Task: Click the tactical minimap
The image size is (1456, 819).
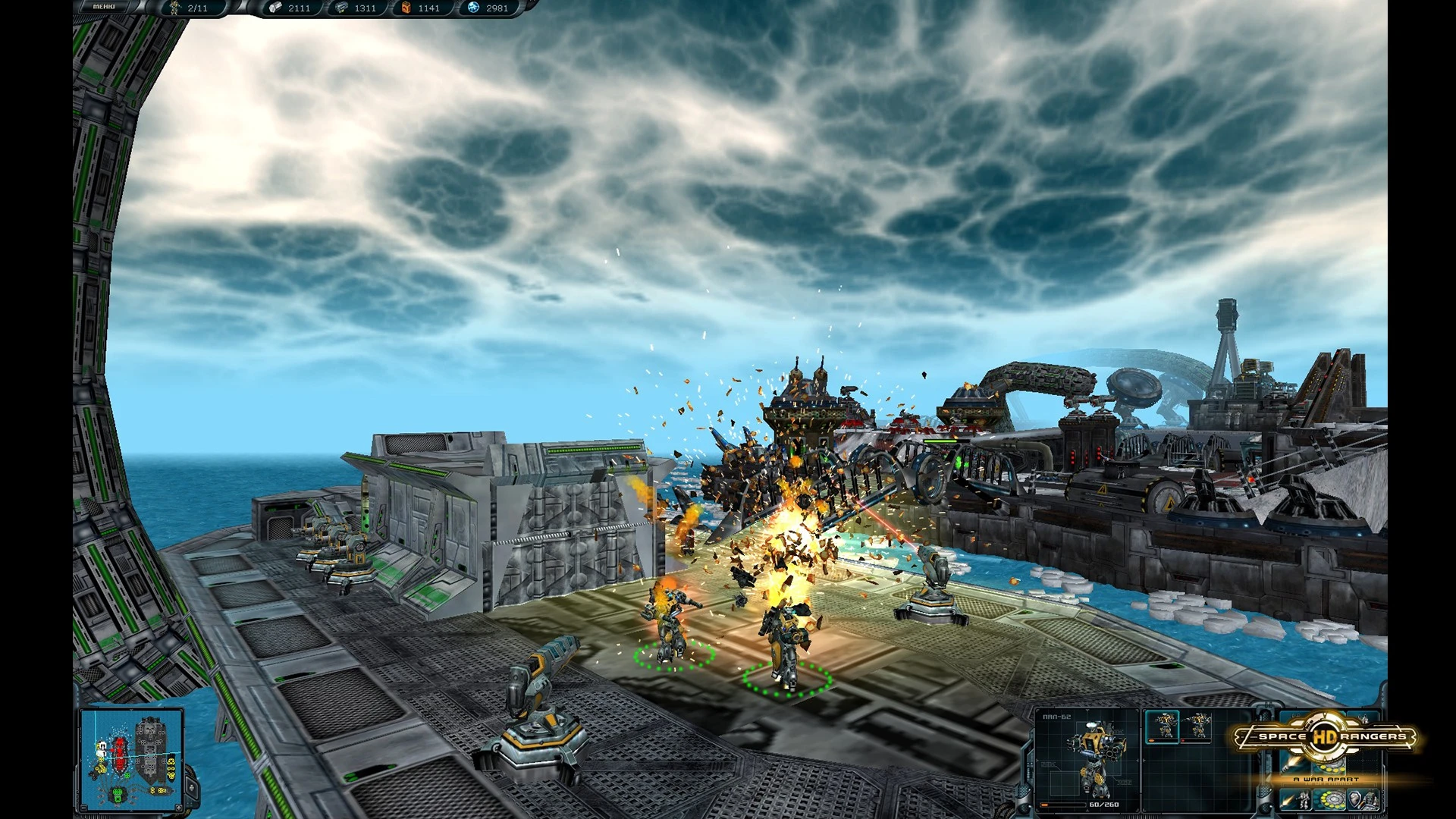Action: (x=131, y=759)
